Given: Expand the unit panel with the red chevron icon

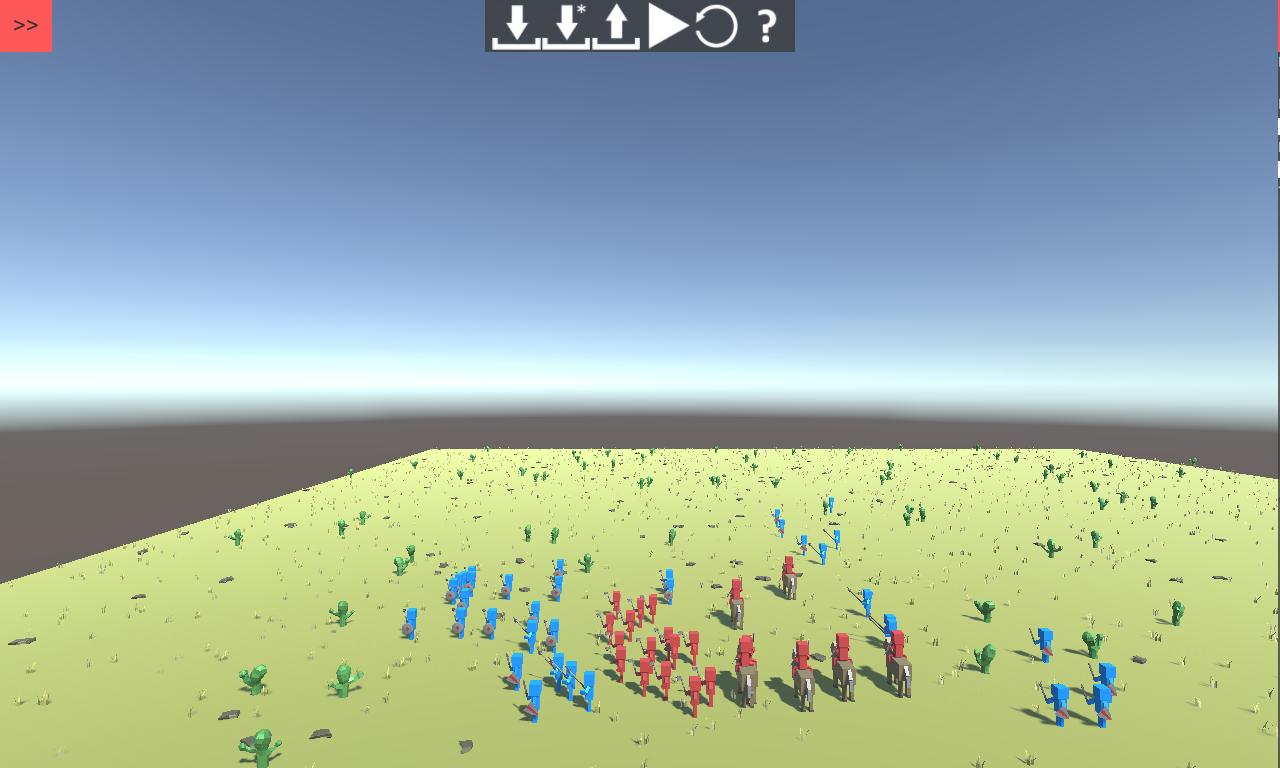Looking at the screenshot, I should tap(25, 25).
